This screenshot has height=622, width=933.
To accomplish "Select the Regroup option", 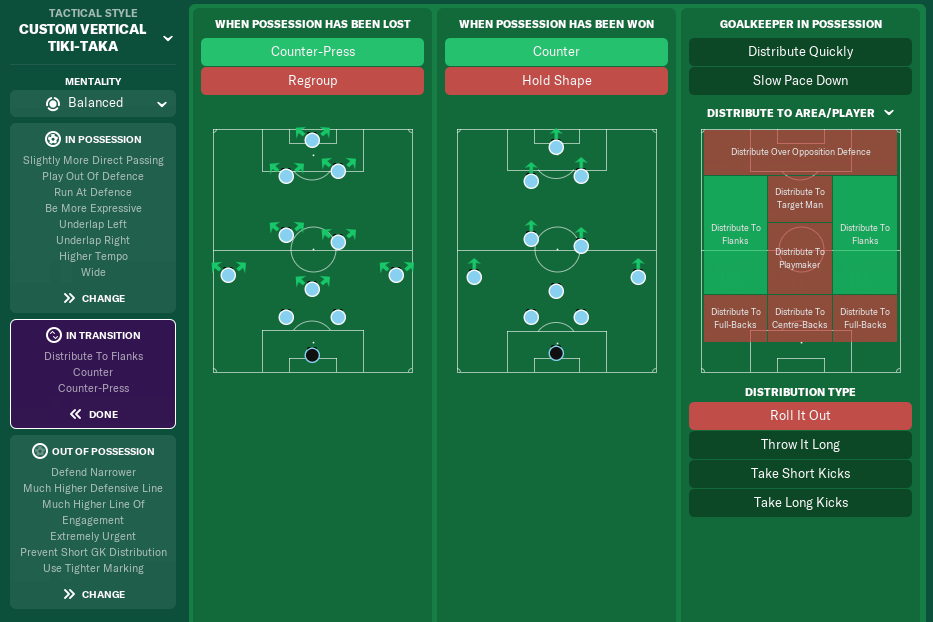I will coord(312,81).
